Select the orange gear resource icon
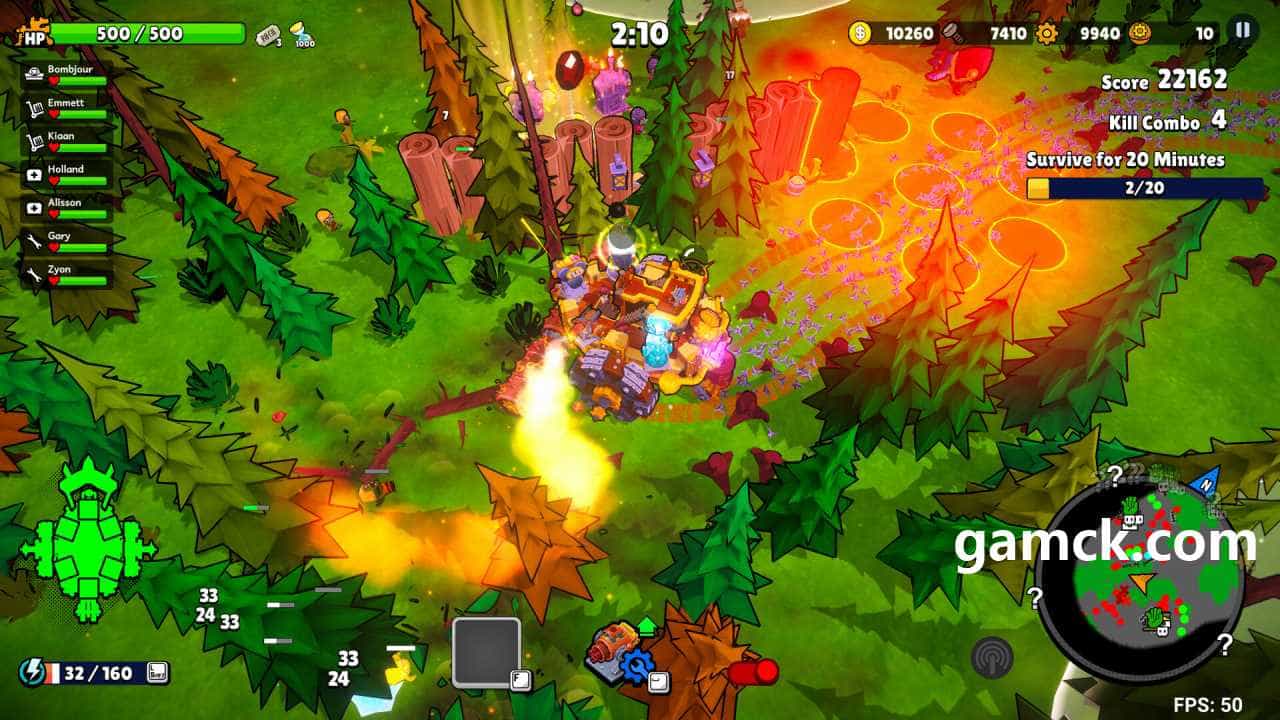1280x720 pixels. point(1047,33)
